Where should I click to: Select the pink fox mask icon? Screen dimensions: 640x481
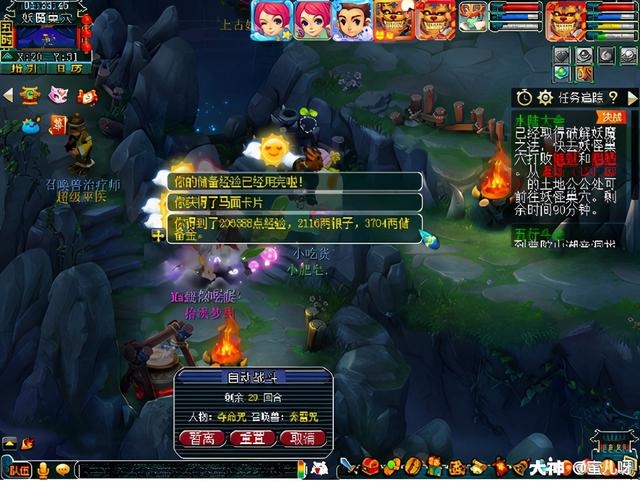click(58, 95)
